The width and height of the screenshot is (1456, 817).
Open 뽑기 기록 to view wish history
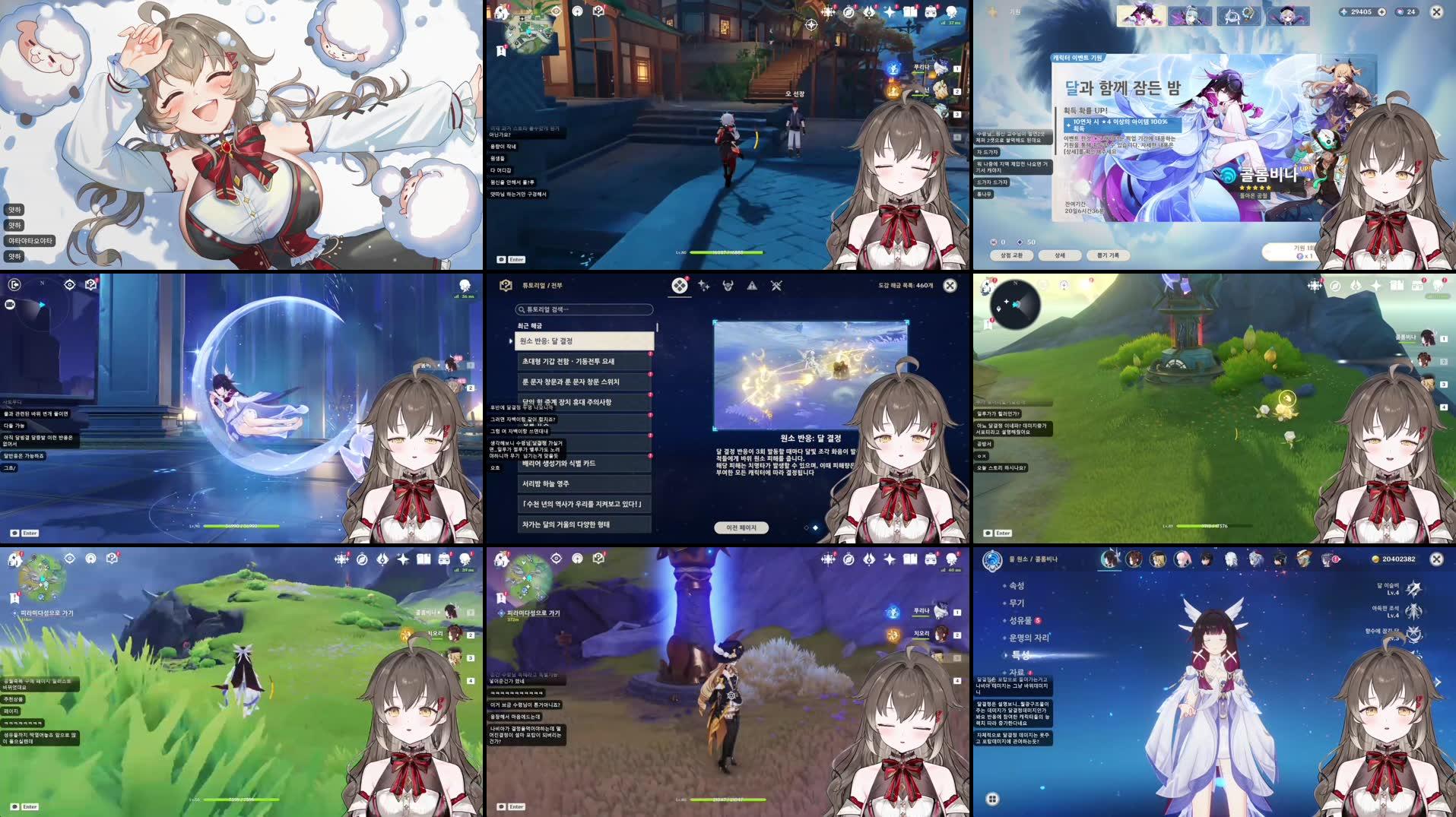pos(1108,256)
